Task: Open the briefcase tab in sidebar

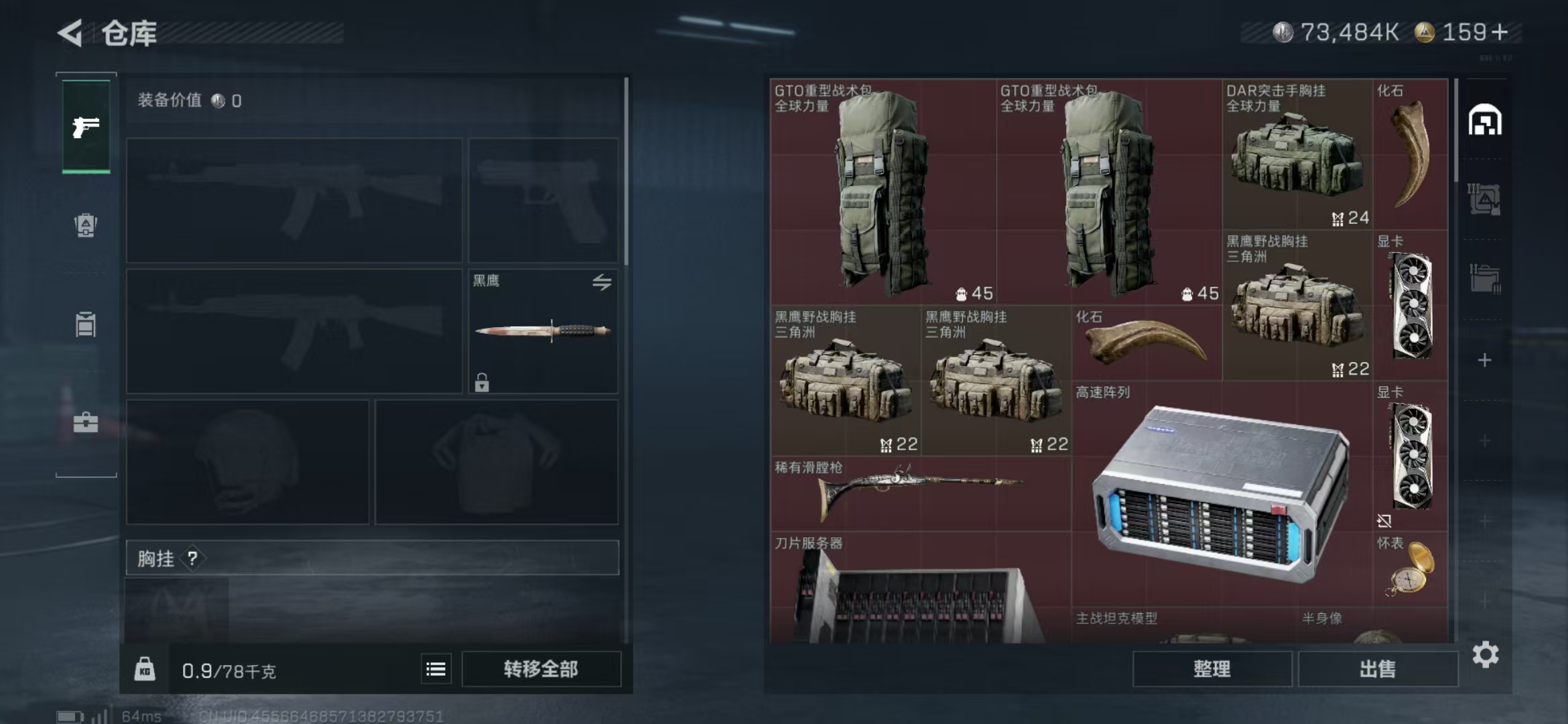Action: (86, 422)
